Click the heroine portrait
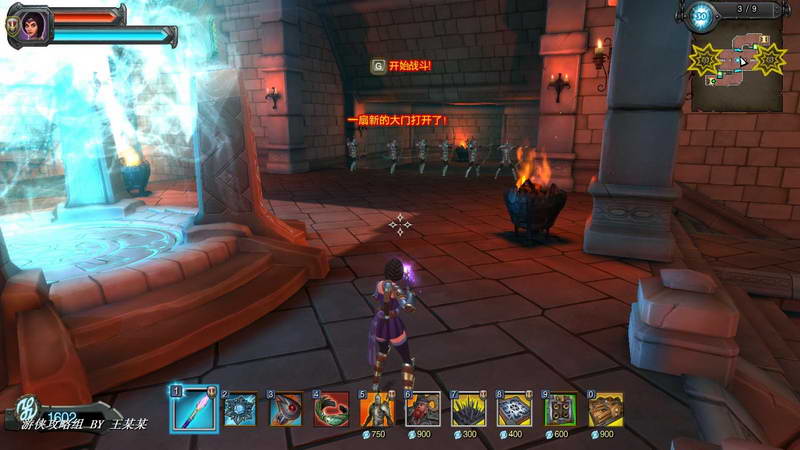 point(27,25)
